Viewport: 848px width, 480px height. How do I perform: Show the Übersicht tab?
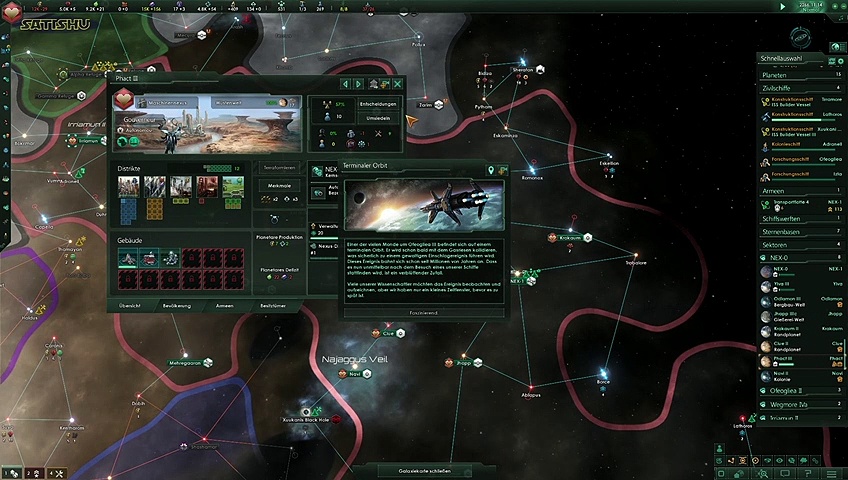(129, 305)
